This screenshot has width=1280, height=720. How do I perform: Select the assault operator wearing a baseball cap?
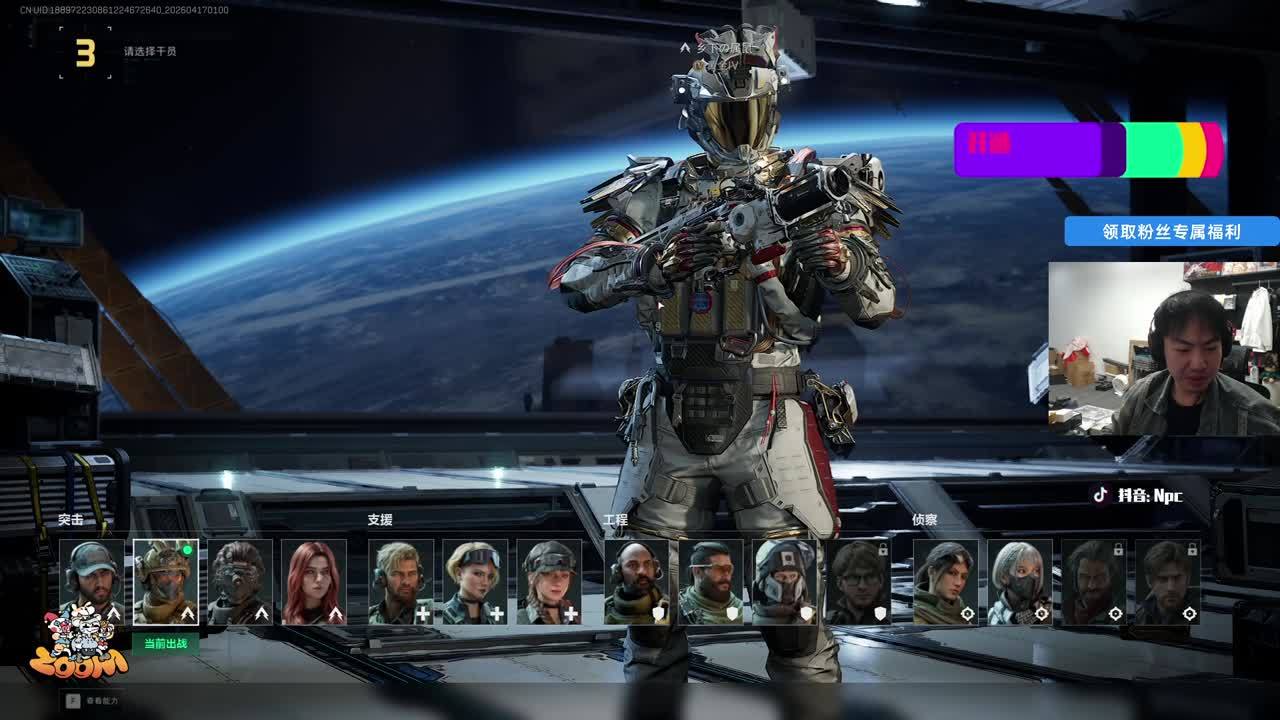[x=92, y=582]
